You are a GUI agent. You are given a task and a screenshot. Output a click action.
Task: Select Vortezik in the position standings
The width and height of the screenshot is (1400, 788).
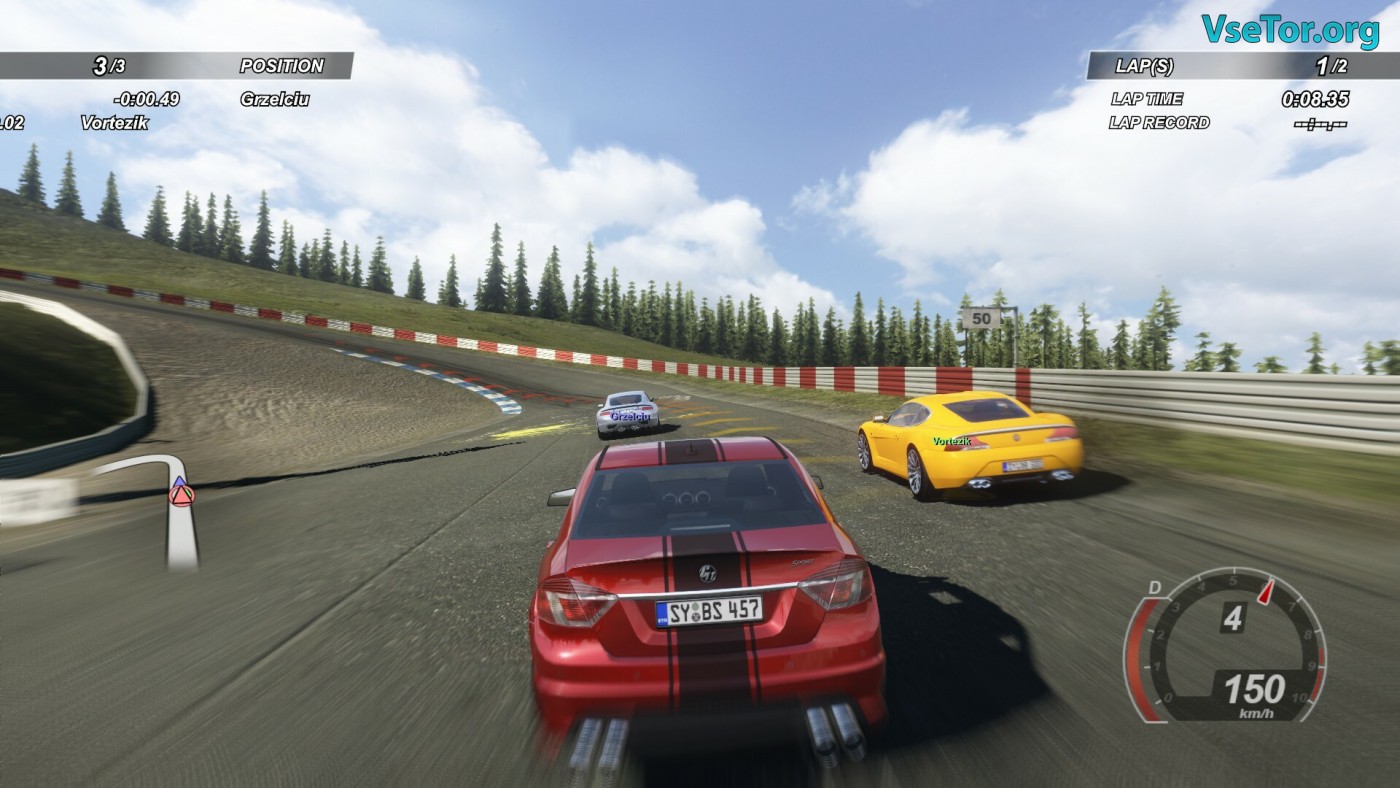(115, 122)
